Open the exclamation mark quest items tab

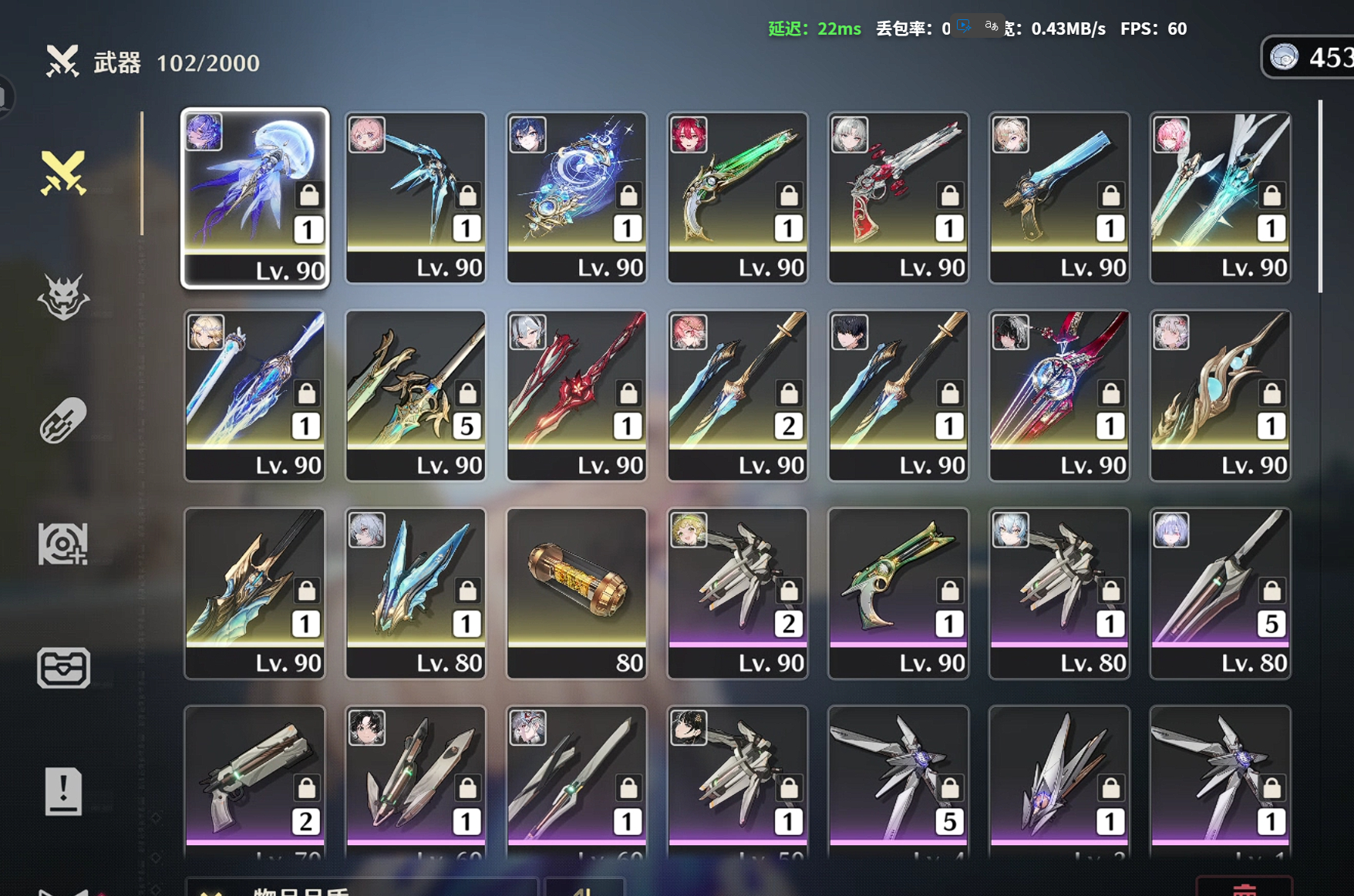[63, 791]
